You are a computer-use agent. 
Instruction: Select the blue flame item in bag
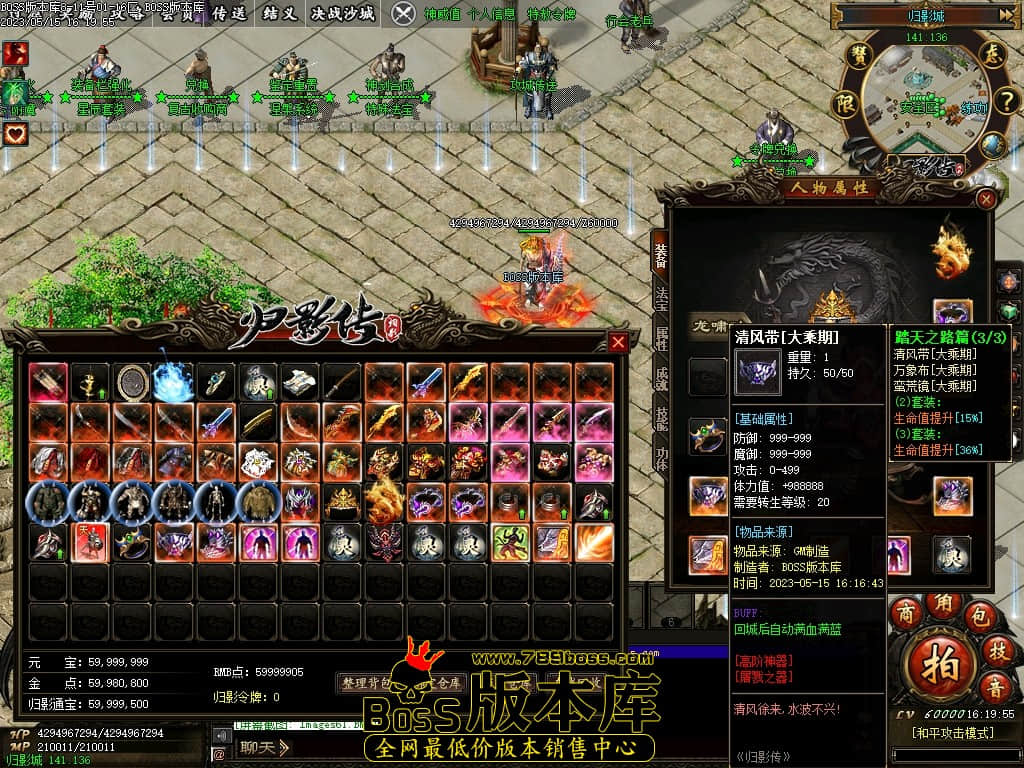172,379
